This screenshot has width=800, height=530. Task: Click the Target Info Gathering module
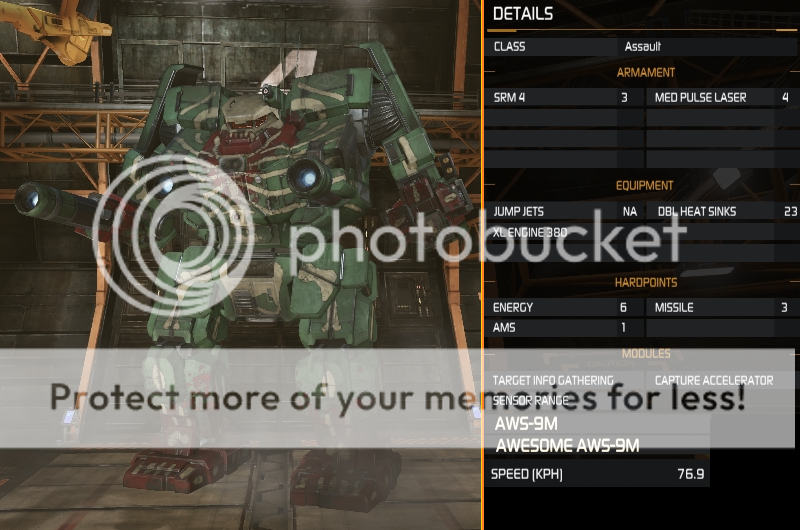click(553, 381)
